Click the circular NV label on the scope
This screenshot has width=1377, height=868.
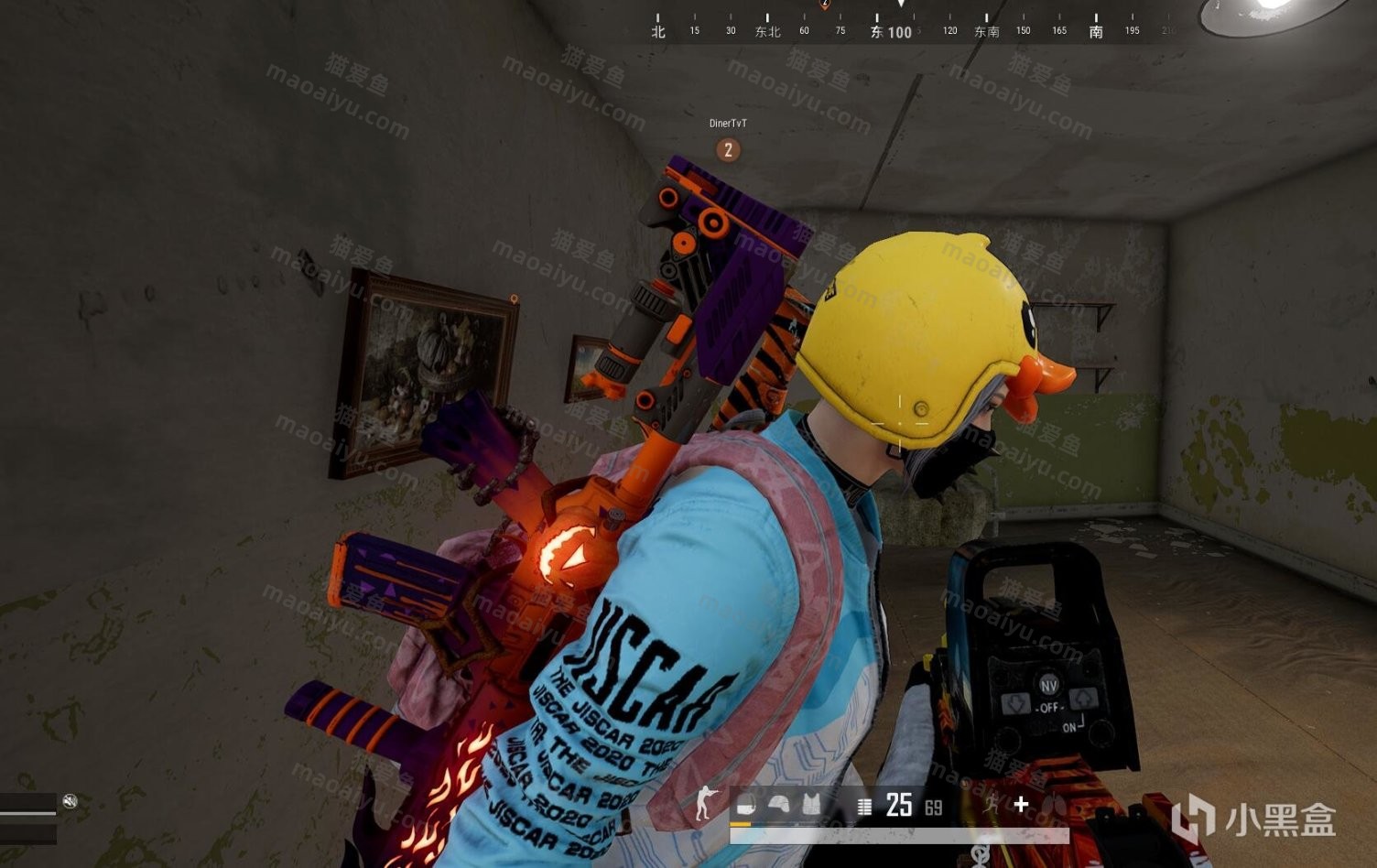click(1049, 683)
